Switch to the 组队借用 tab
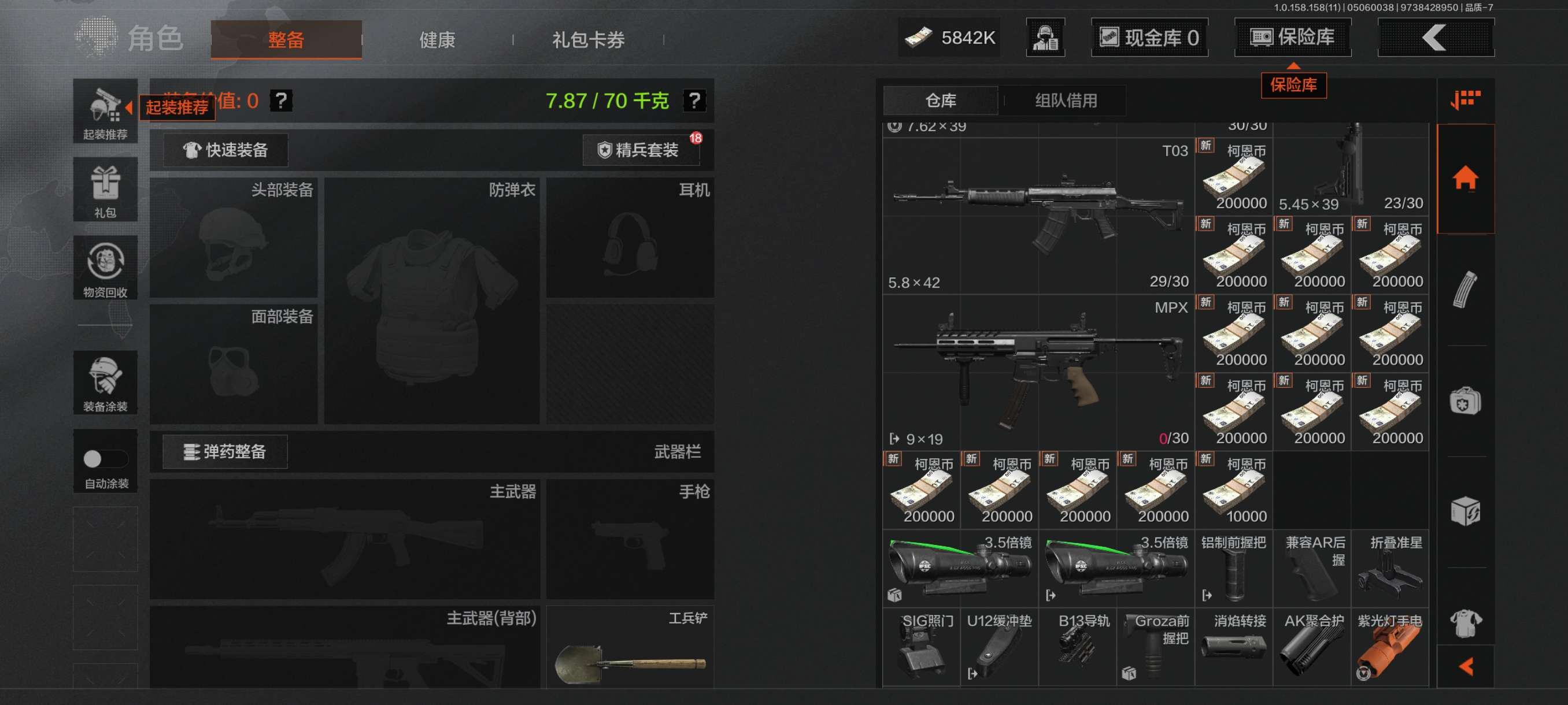 tap(1065, 101)
